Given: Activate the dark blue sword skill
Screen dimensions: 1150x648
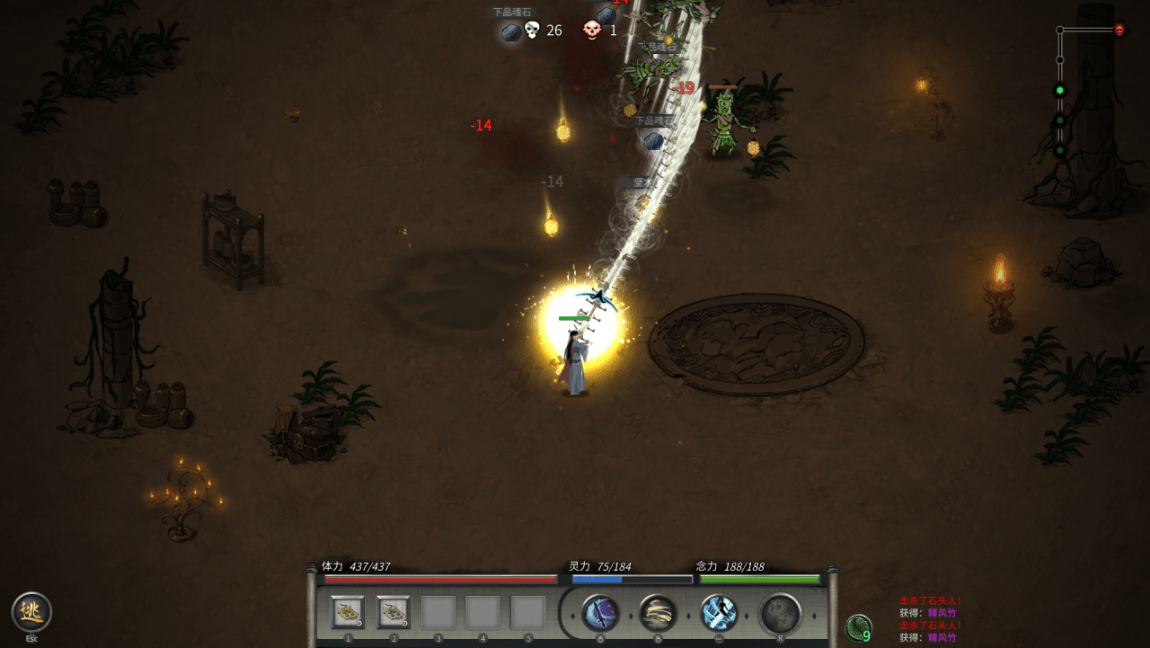Looking at the screenshot, I should click(x=600, y=613).
